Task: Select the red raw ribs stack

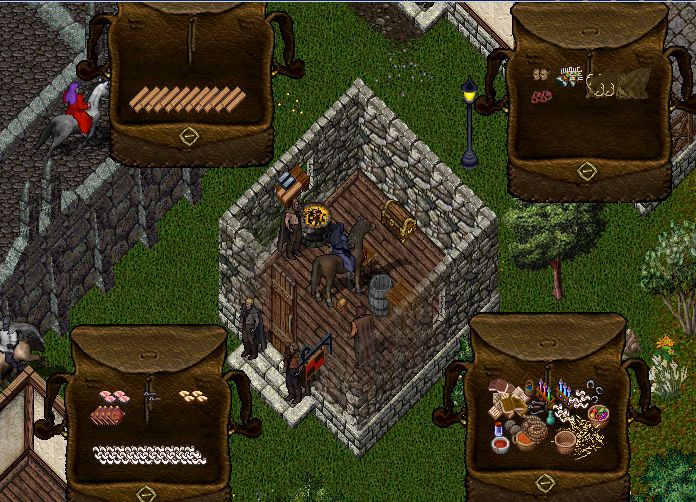Action: click(109, 415)
